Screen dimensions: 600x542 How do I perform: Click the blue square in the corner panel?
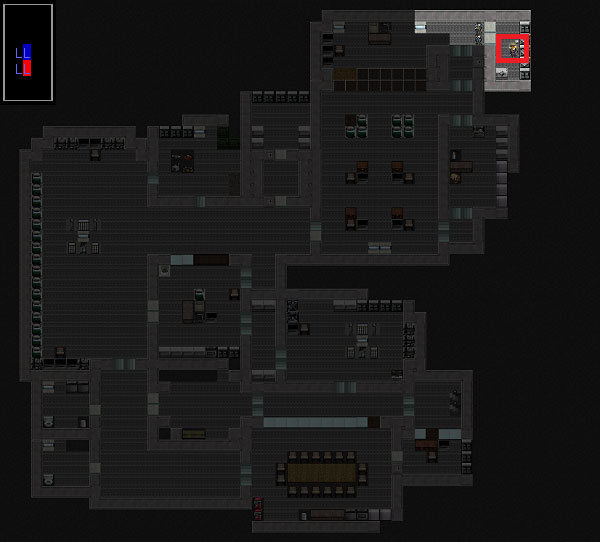(27, 51)
